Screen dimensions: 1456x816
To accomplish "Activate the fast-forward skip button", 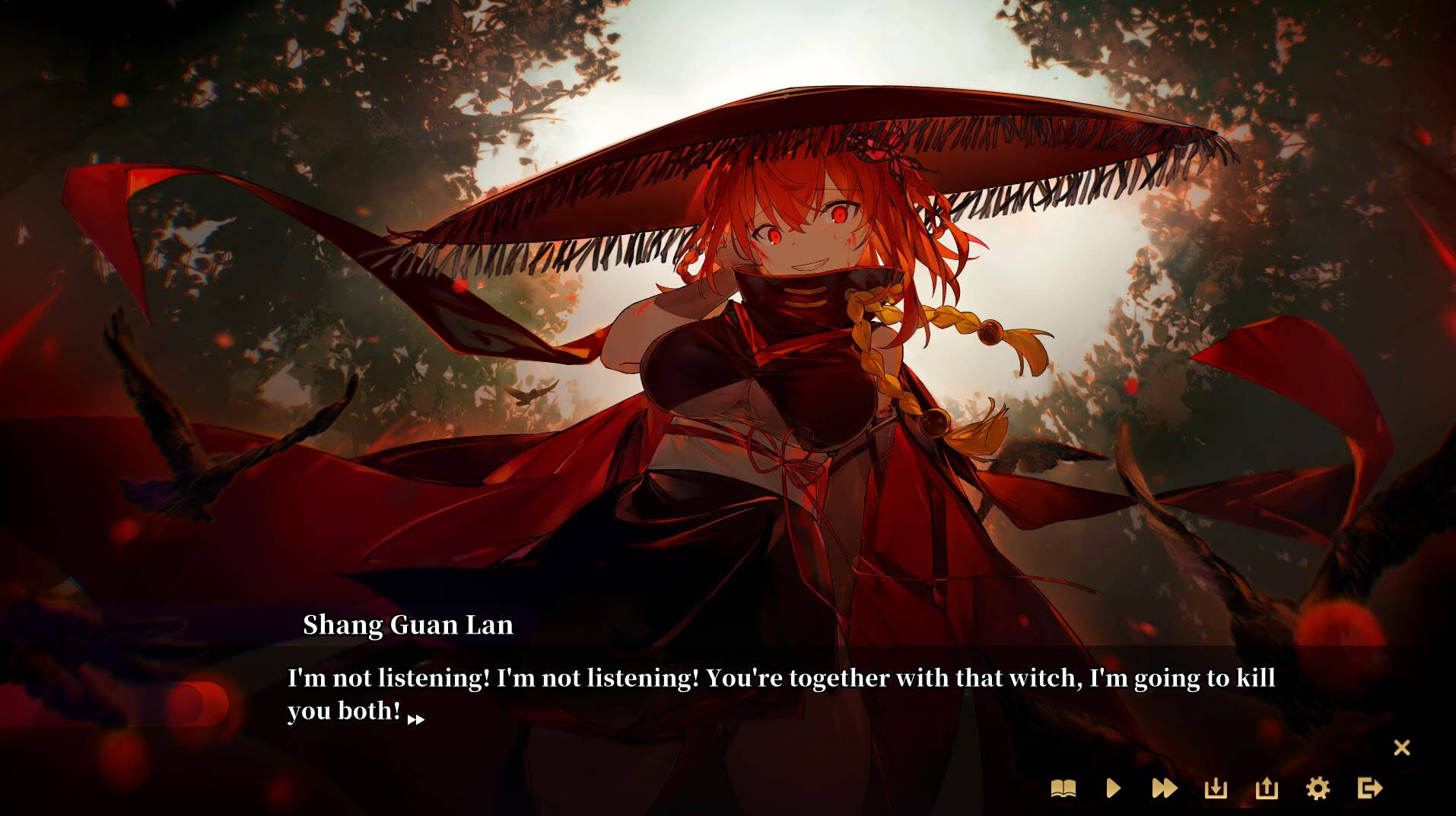I will click(1165, 789).
